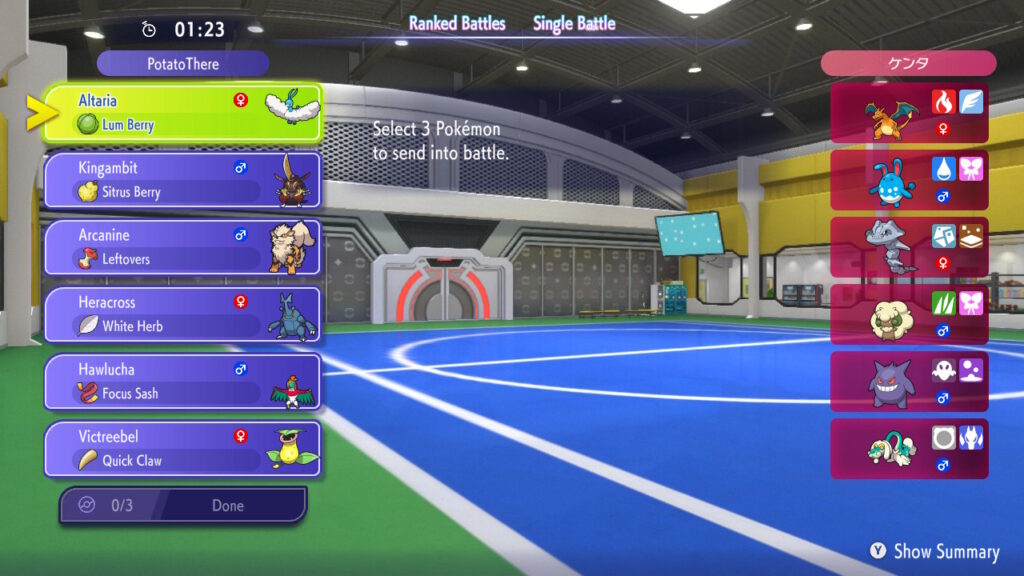Inspect the opponent's Azumarill panel
The width and height of the screenshot is (1024, 576).
click(909, 180)
